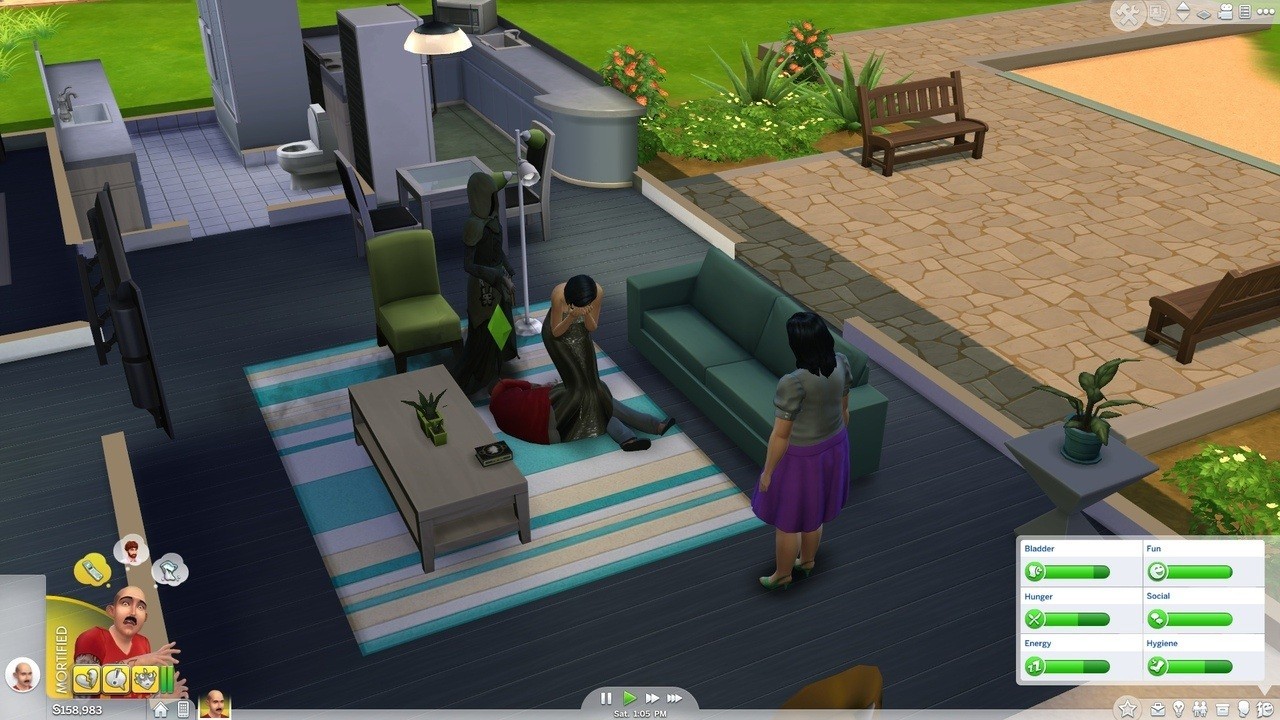The image size is (1280, 720).
Task: Open the Skills lightbulb panel
Action: 1178,708
